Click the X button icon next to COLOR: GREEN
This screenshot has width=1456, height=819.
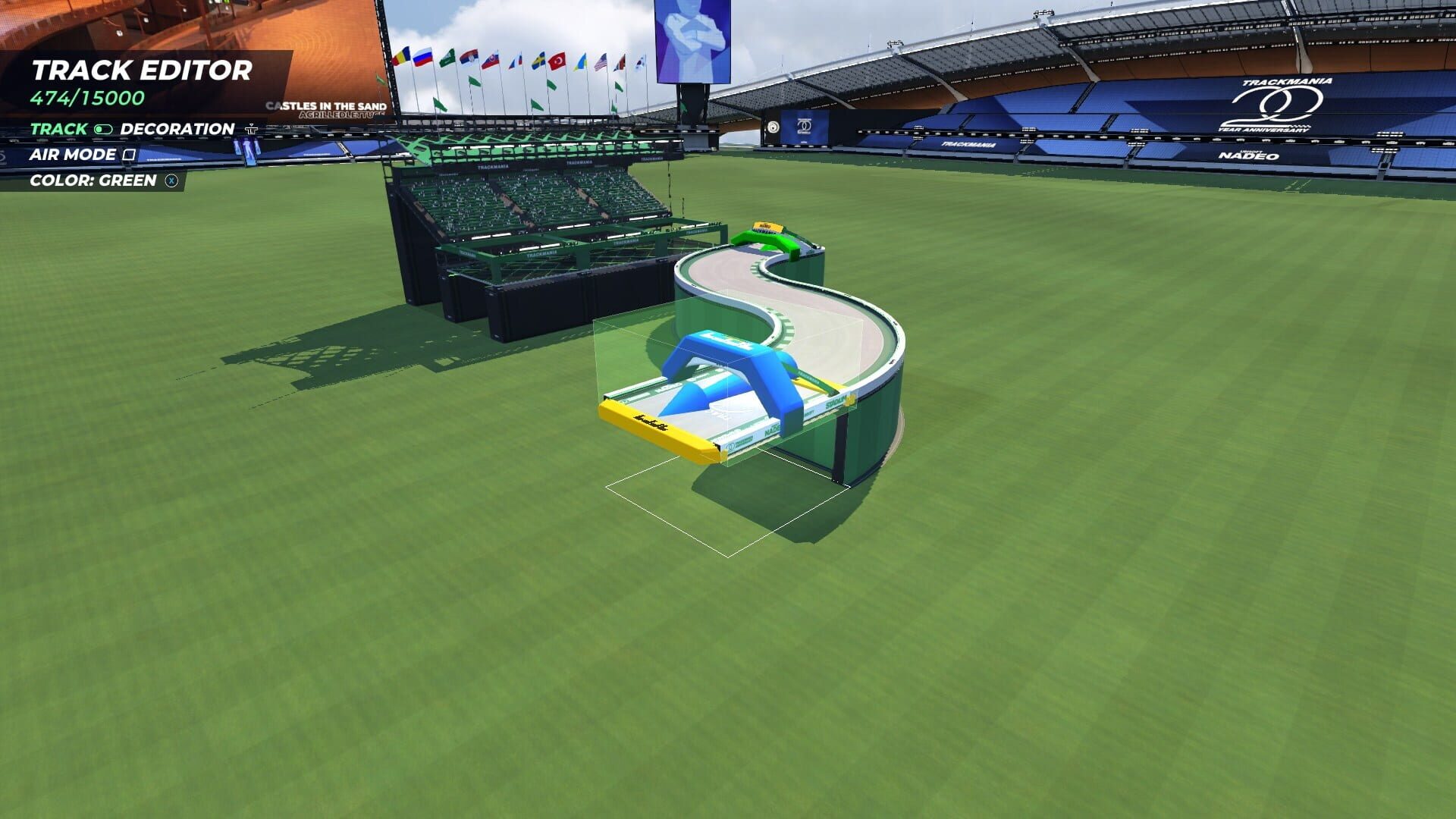point(172,180)
